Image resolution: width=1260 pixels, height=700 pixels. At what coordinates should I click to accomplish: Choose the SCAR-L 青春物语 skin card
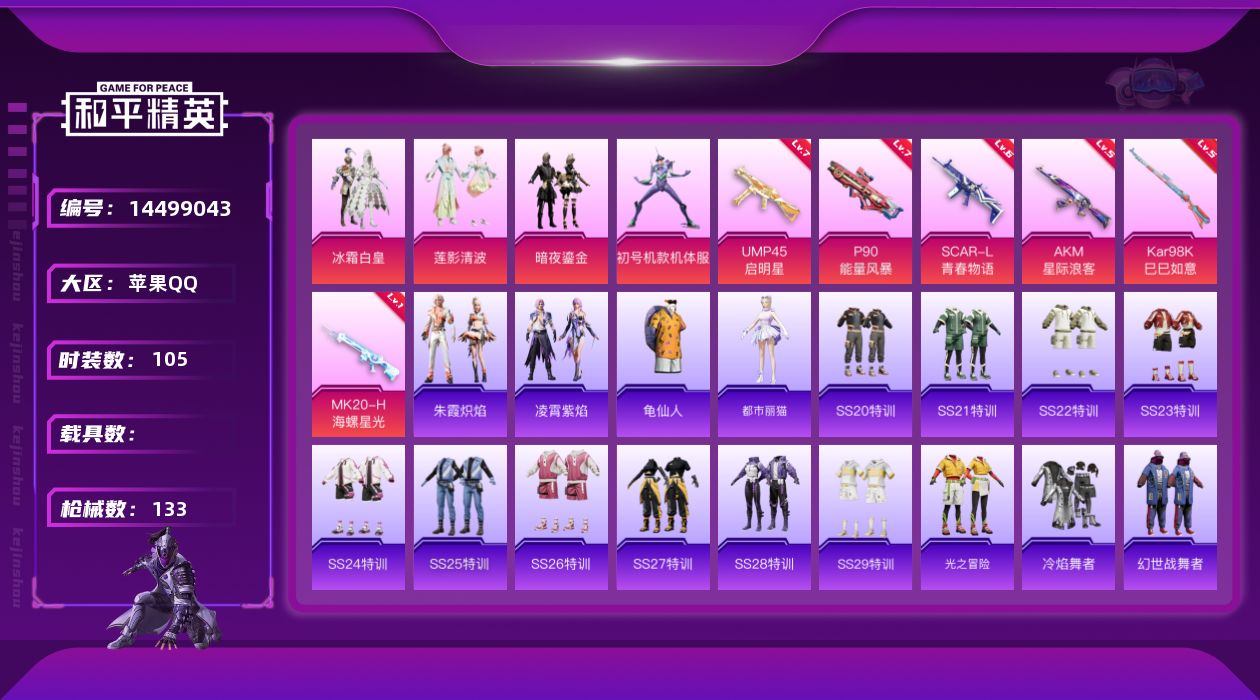(x=967, y=210)
